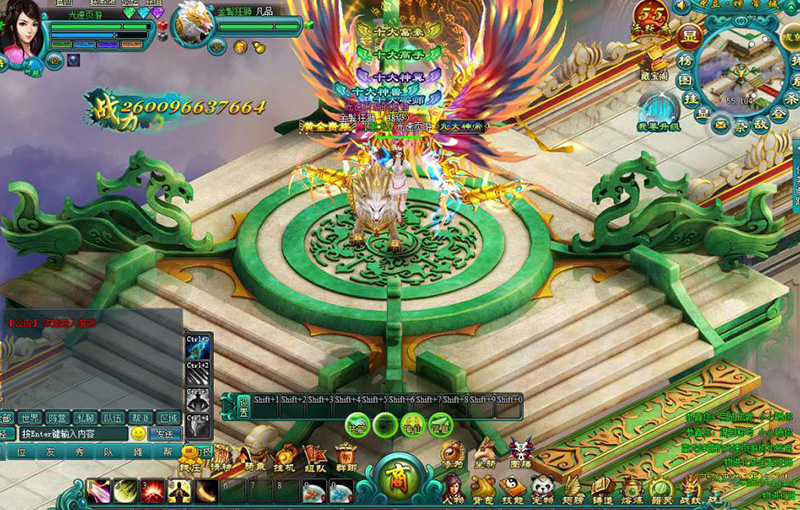Open the 技能 skills book

pos(512,489)
